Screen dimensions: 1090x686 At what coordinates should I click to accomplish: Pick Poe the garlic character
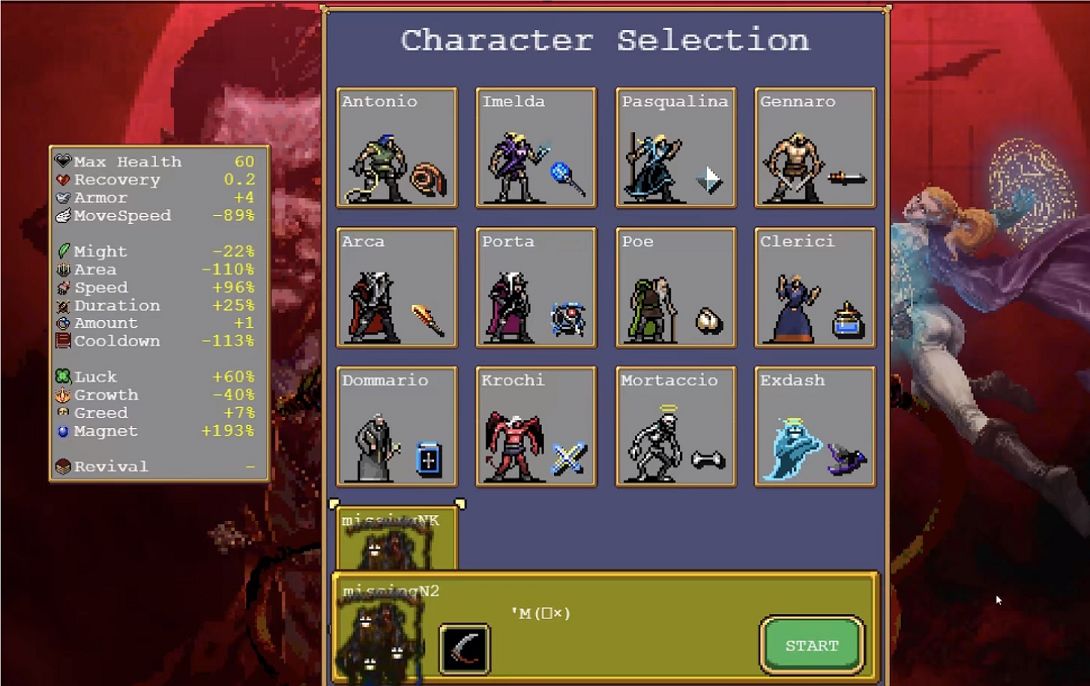tap(676, 288)
